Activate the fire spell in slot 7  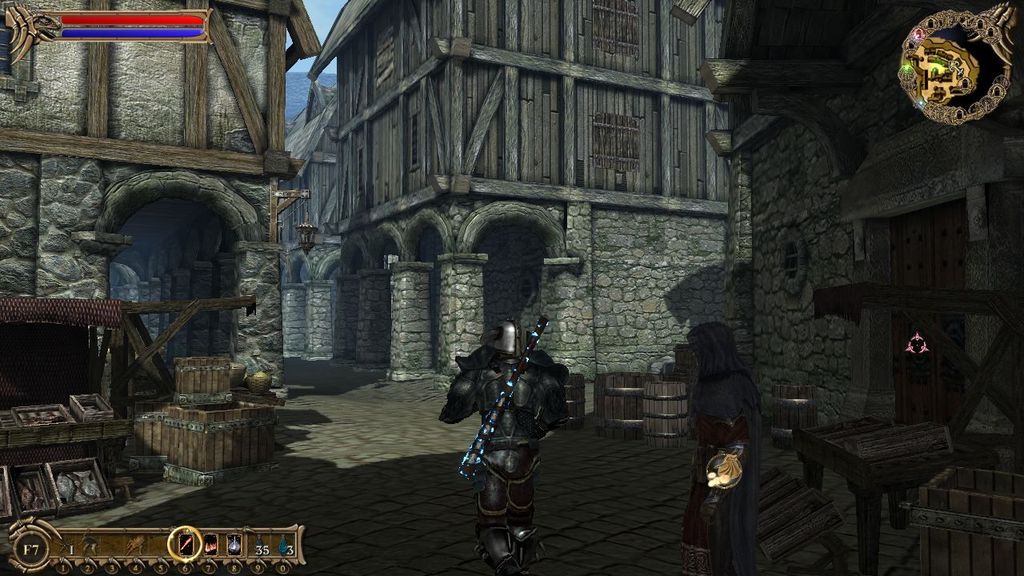click(x=211, y=544)
